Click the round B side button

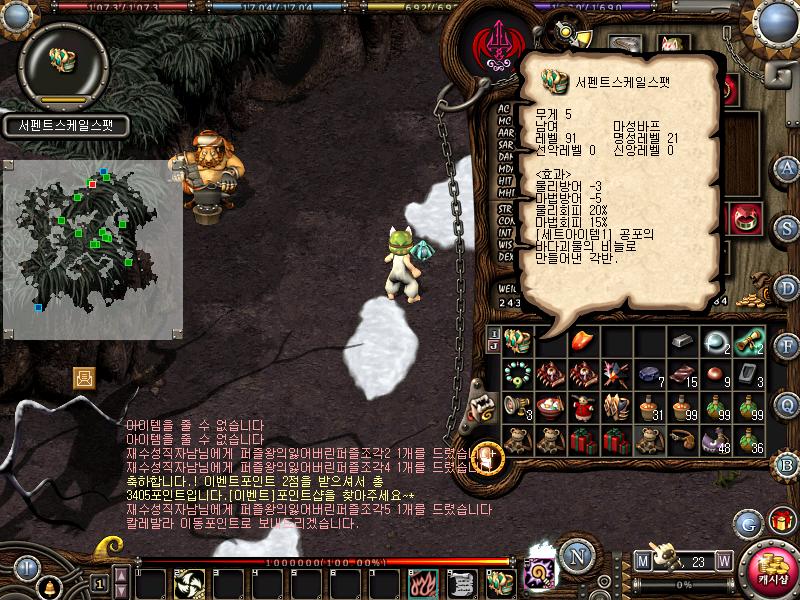tap(788, 464)
